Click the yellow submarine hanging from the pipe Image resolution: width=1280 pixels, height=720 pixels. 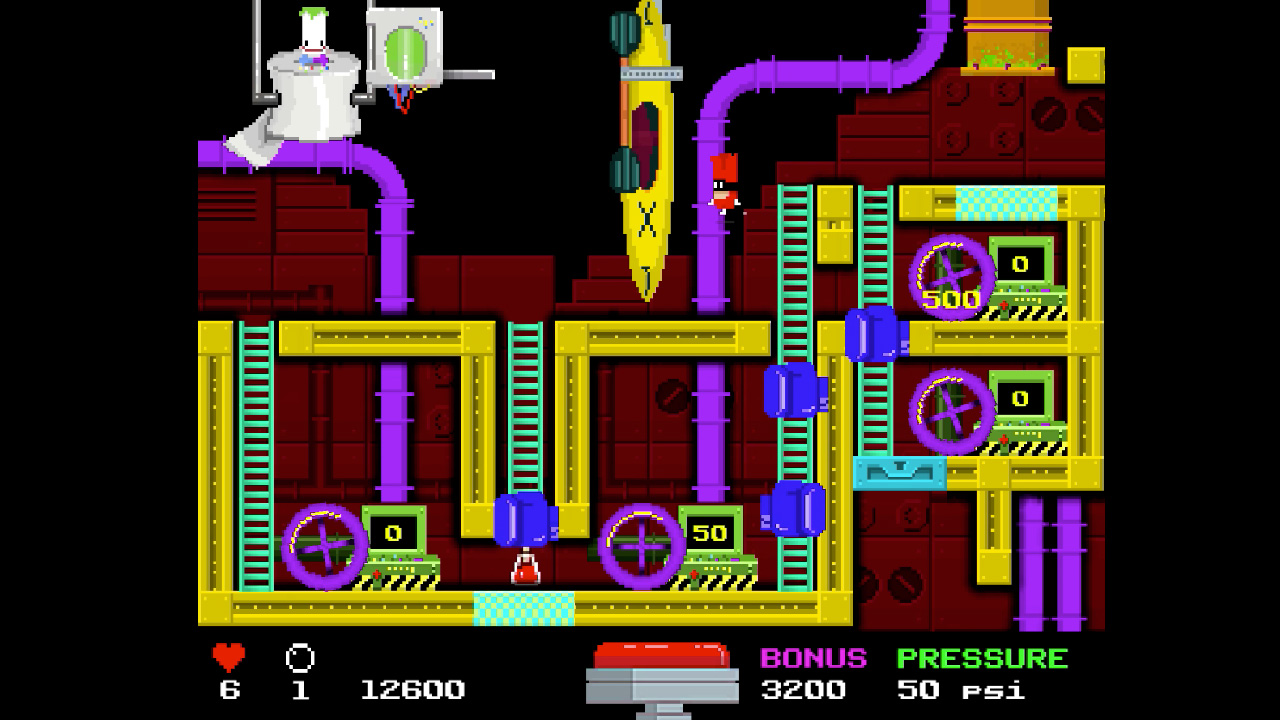coord(645,150)
